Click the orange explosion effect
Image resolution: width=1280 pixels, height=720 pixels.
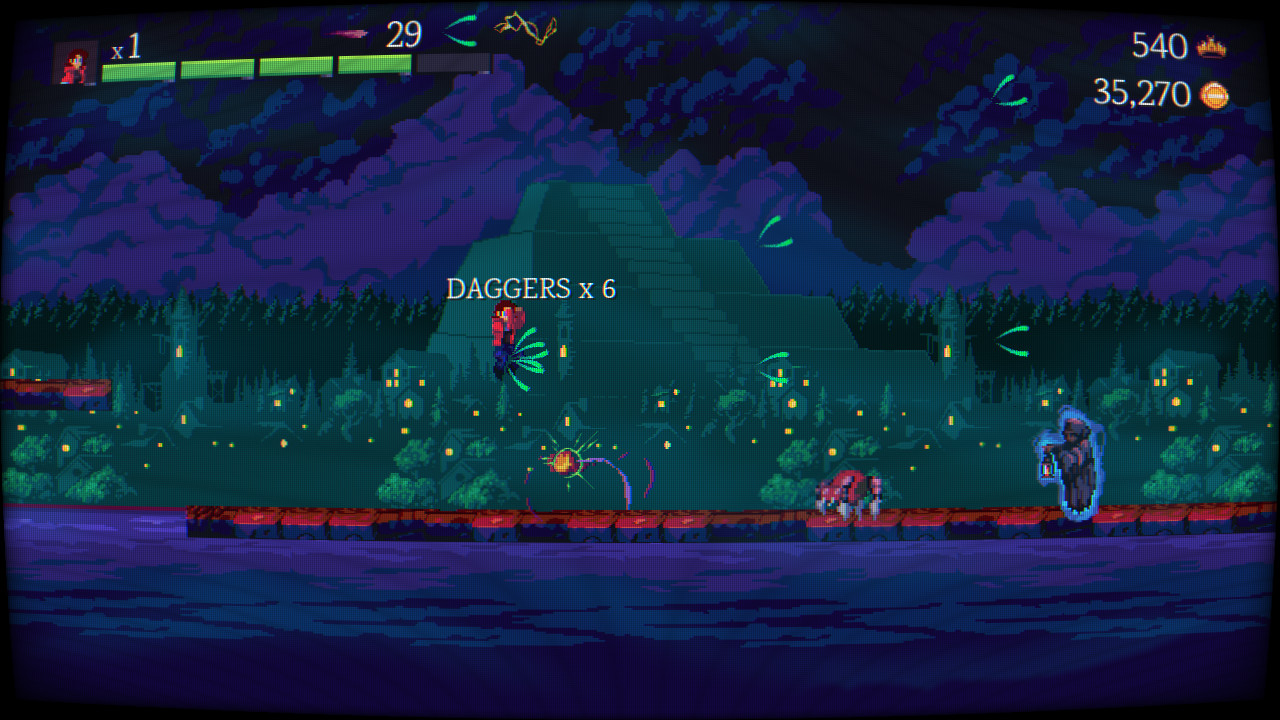tap(566, 462)
